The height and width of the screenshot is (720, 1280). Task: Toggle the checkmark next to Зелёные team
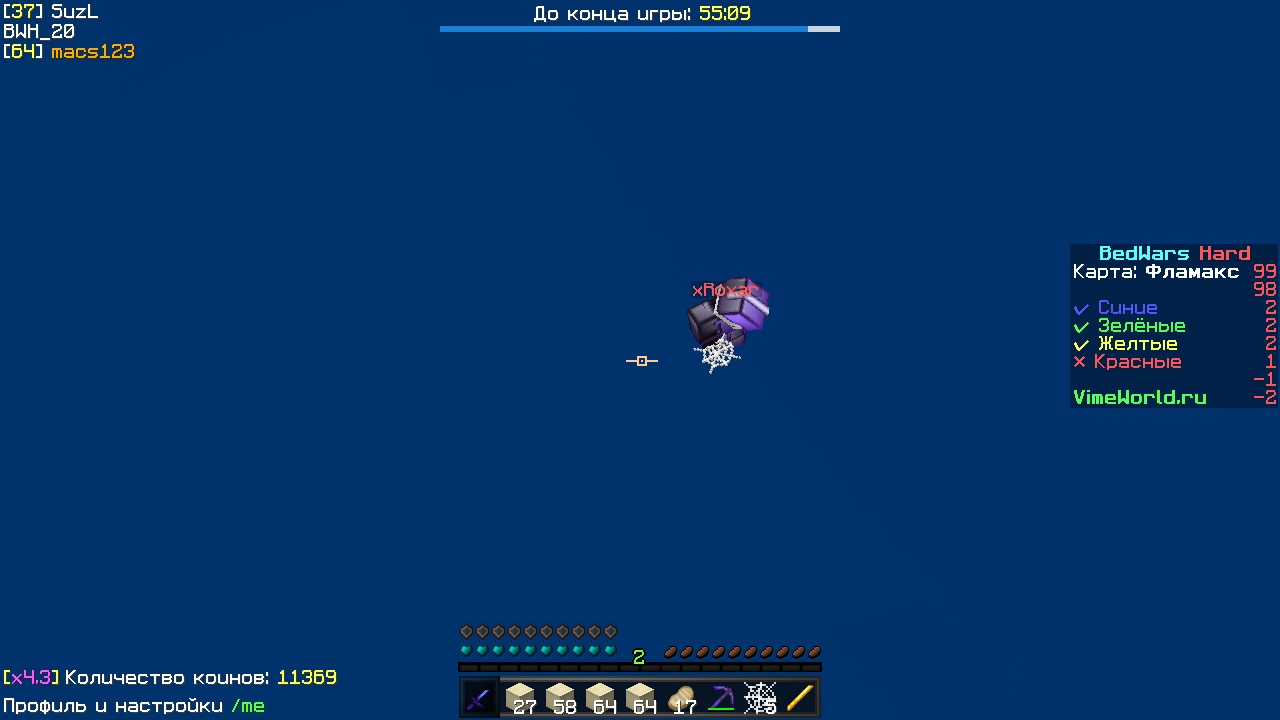[1080, 326]
